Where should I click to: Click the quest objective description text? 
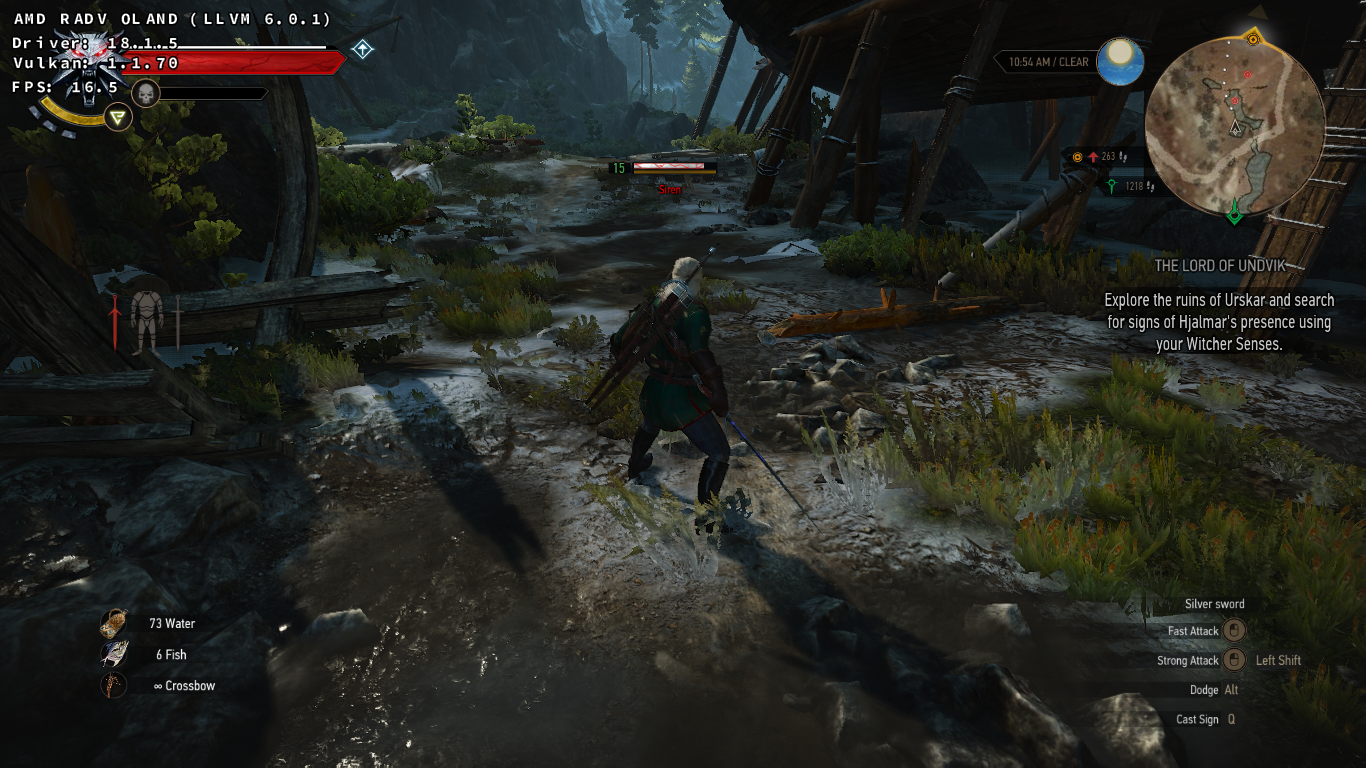1219,321
